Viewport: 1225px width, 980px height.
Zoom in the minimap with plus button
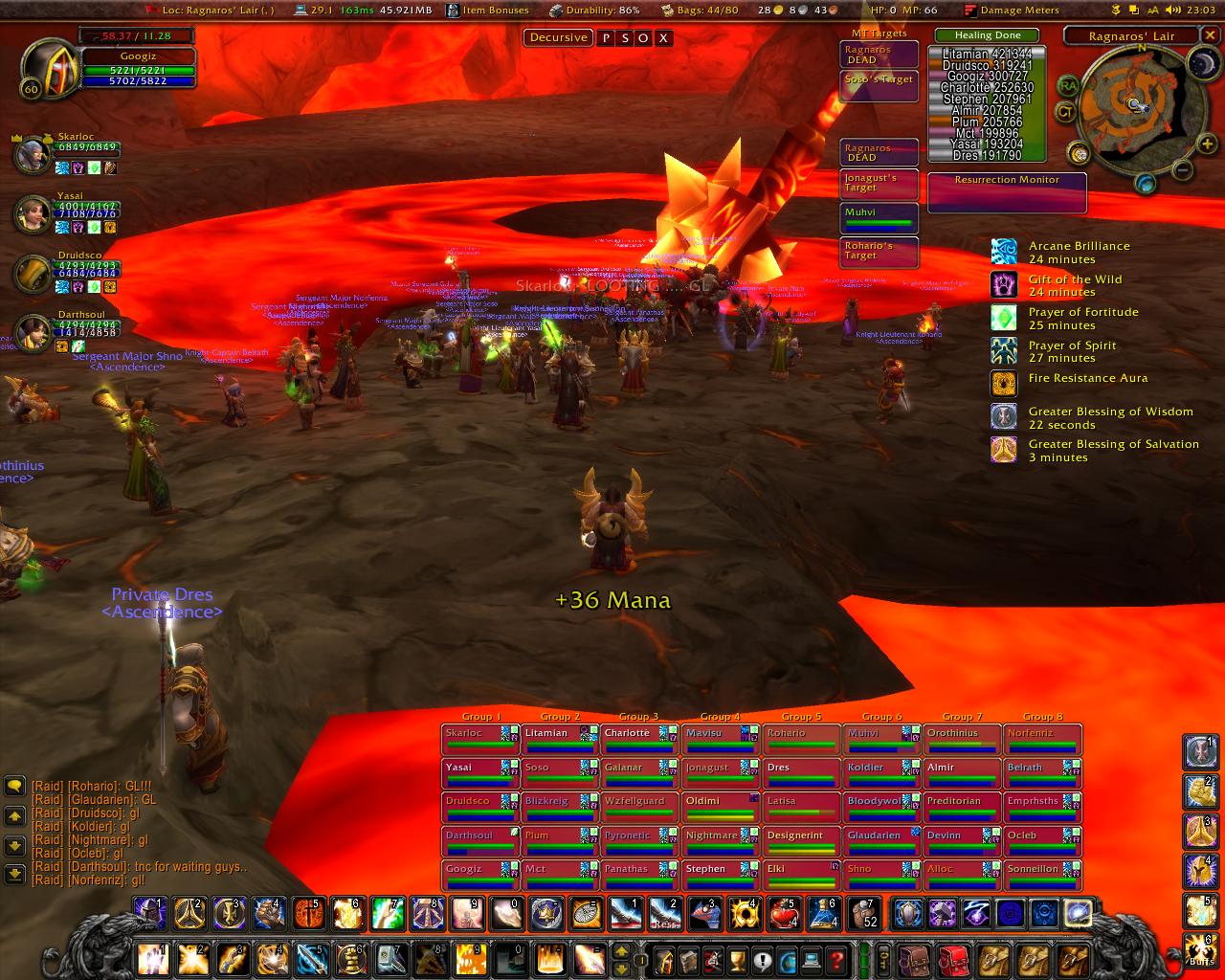pyautogui.click(x=1205, y=145)
